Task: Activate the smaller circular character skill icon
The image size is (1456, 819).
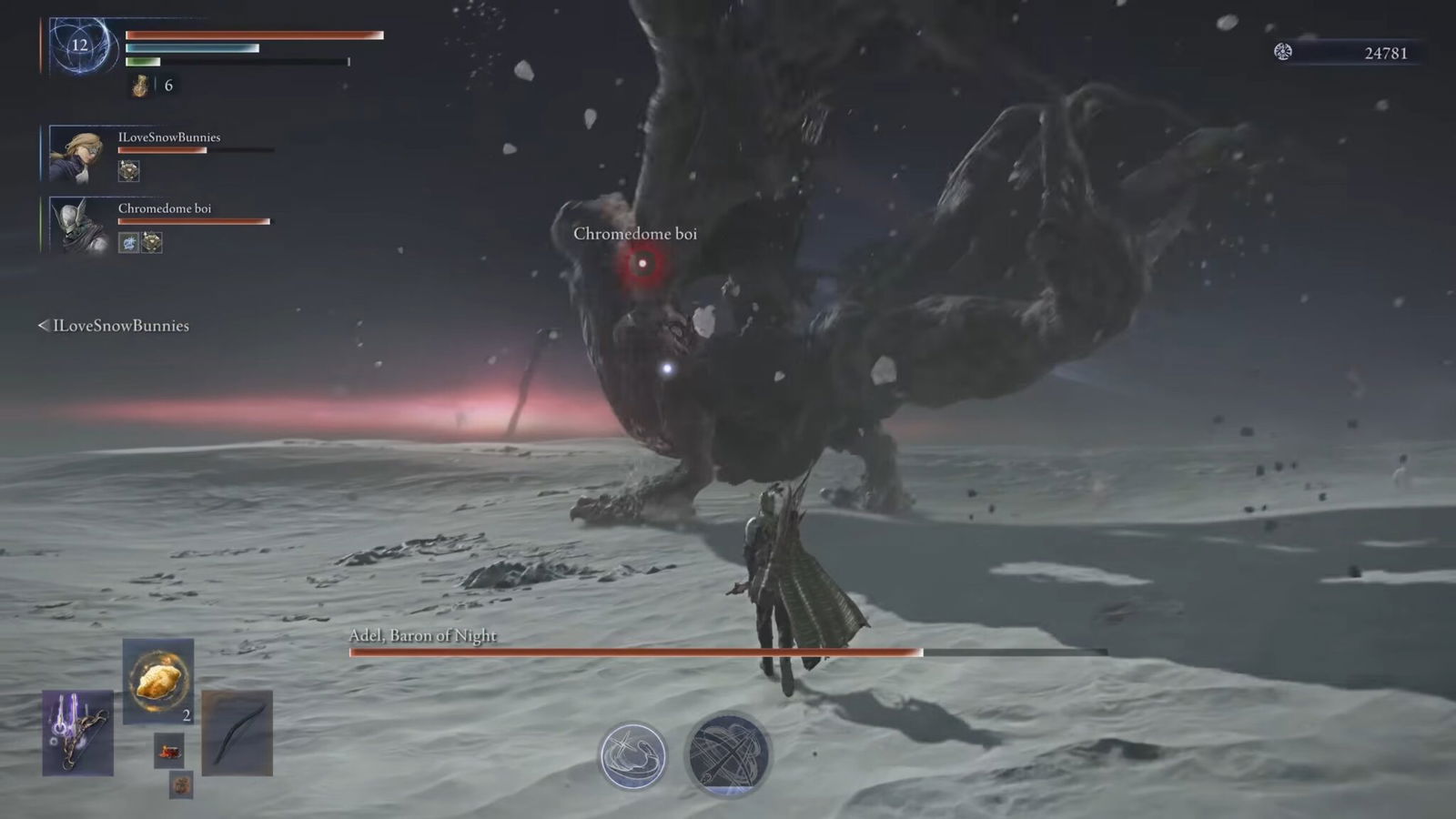Action: tap(632, 755)
